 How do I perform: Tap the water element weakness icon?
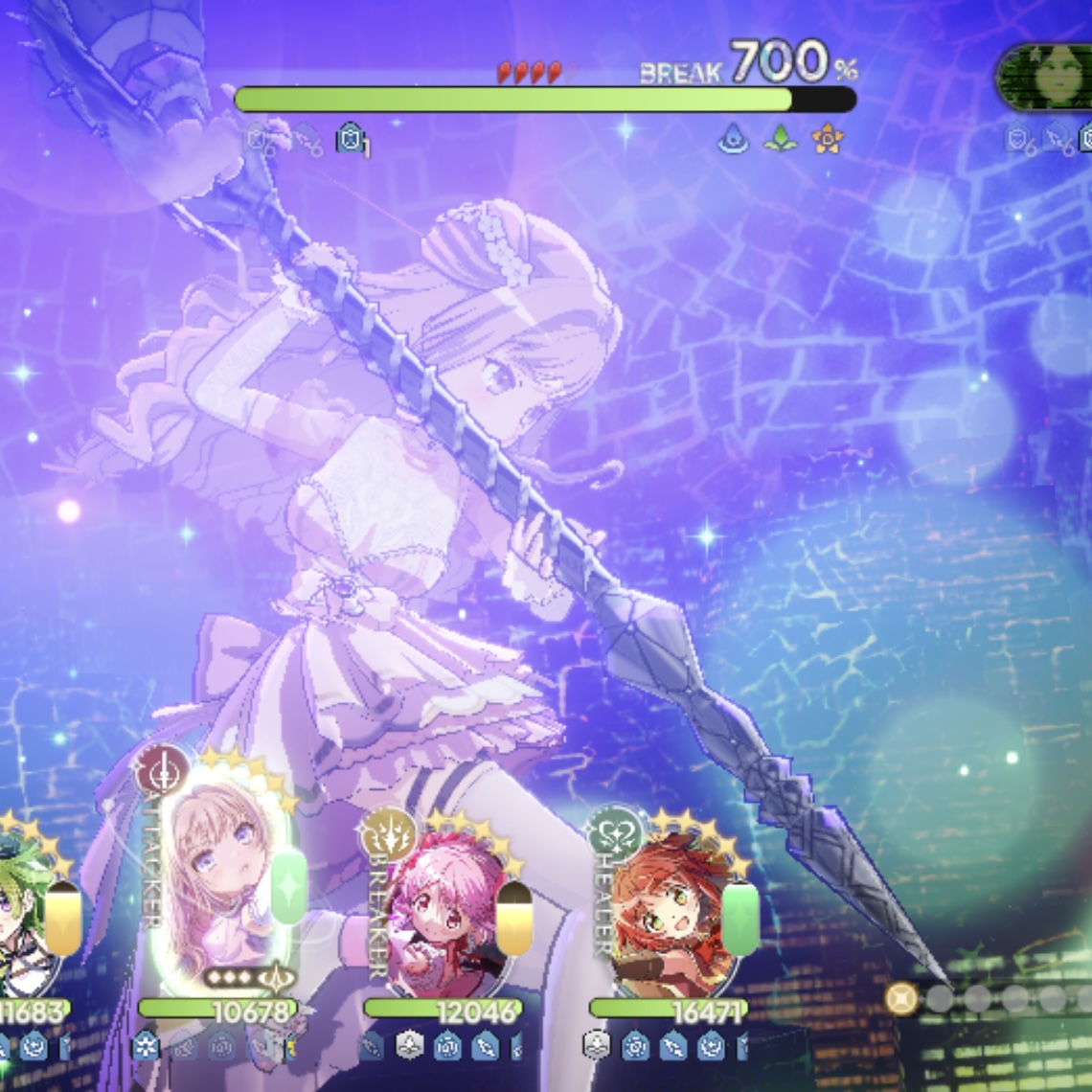(734, 141)
